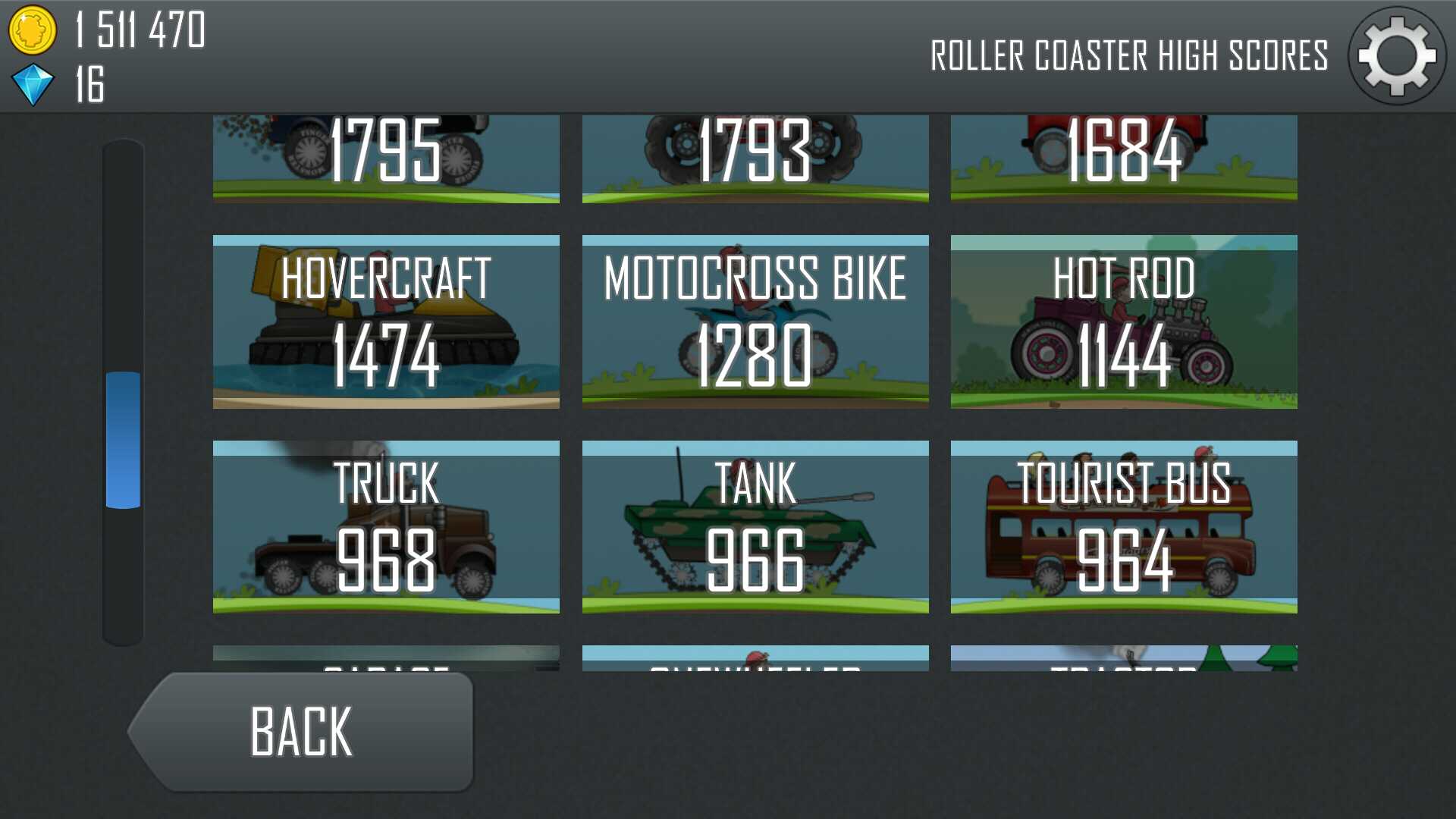Choose the Motocross Bike score tile
The width and height of the screenshot is (1456, 819).
click(755, 322)
